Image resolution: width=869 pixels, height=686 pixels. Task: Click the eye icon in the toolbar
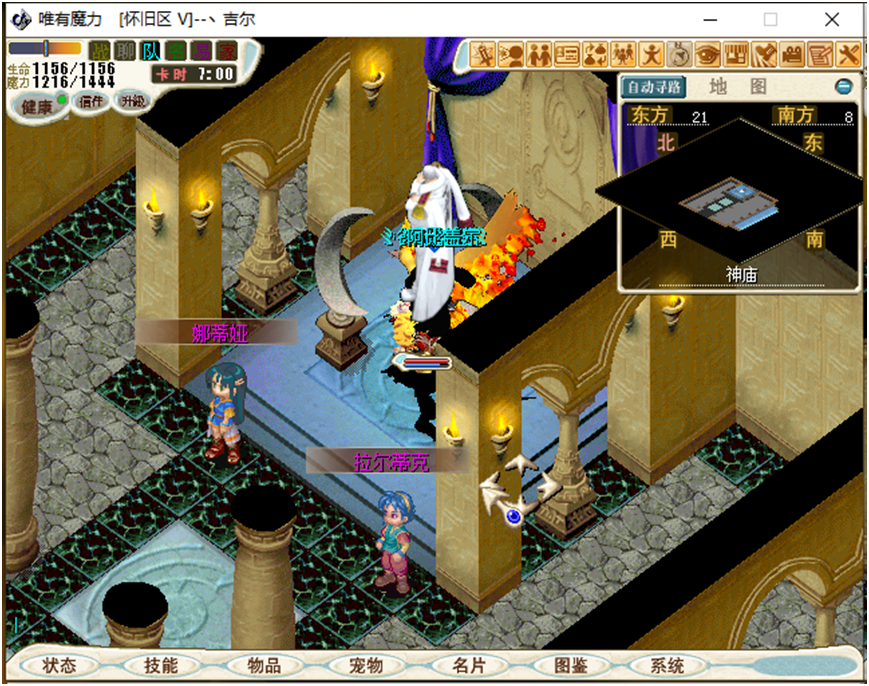coord(707,54)
